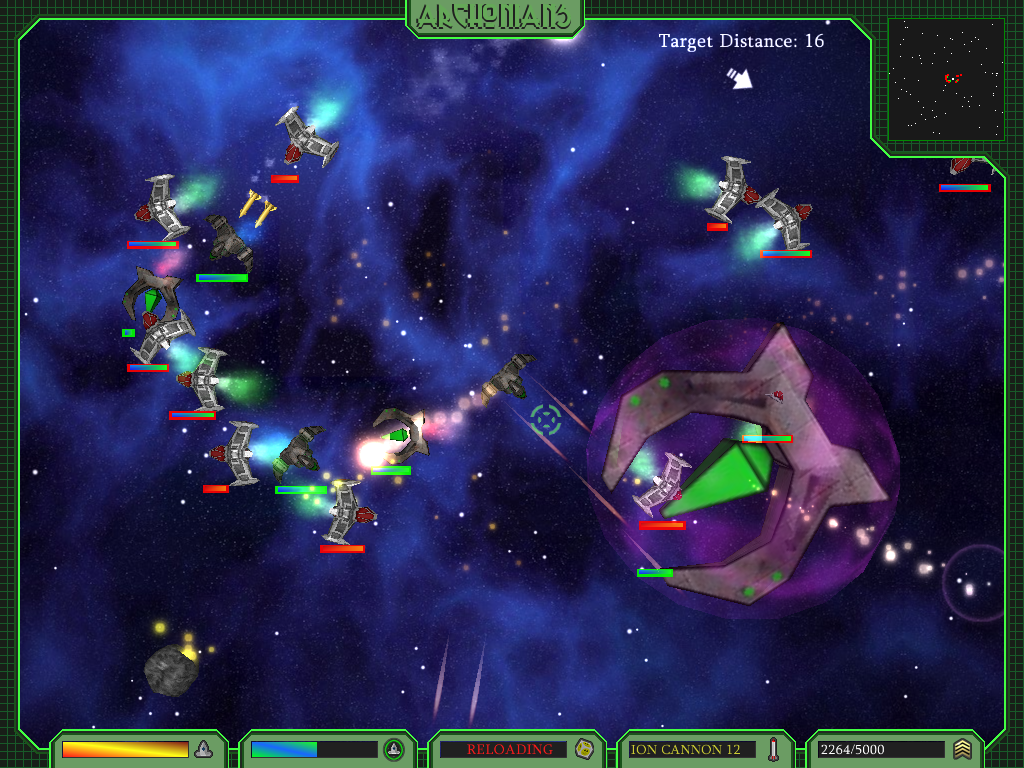Viewport: 1024px width, 768px height.
Task: Select the ship hull icon
Action: click(x=203, y=749)
